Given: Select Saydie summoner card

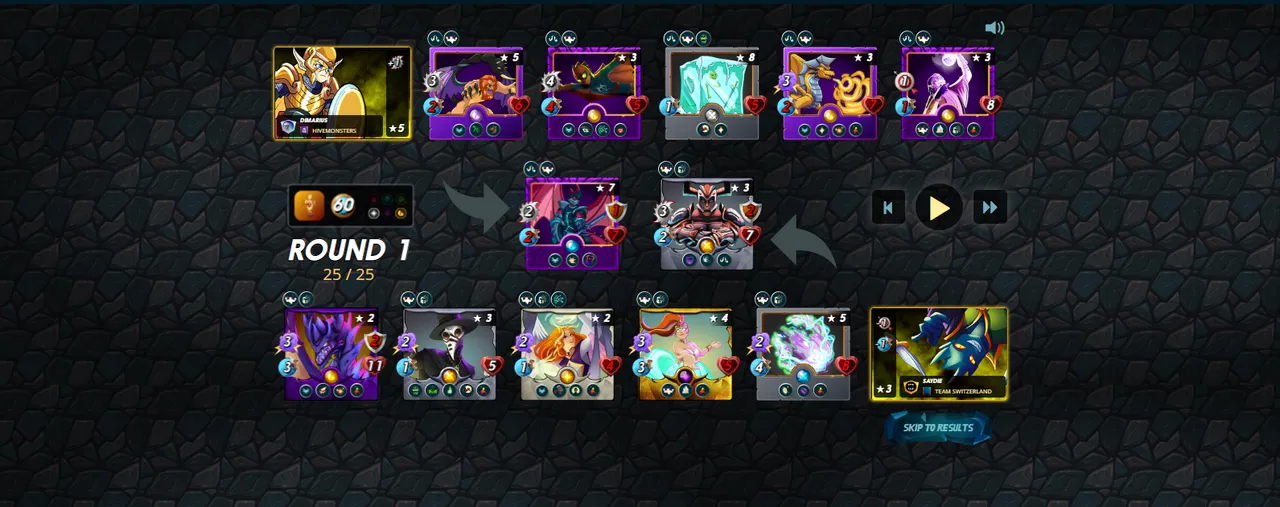Looking at the screenshot, I should (x=939, y=354).
